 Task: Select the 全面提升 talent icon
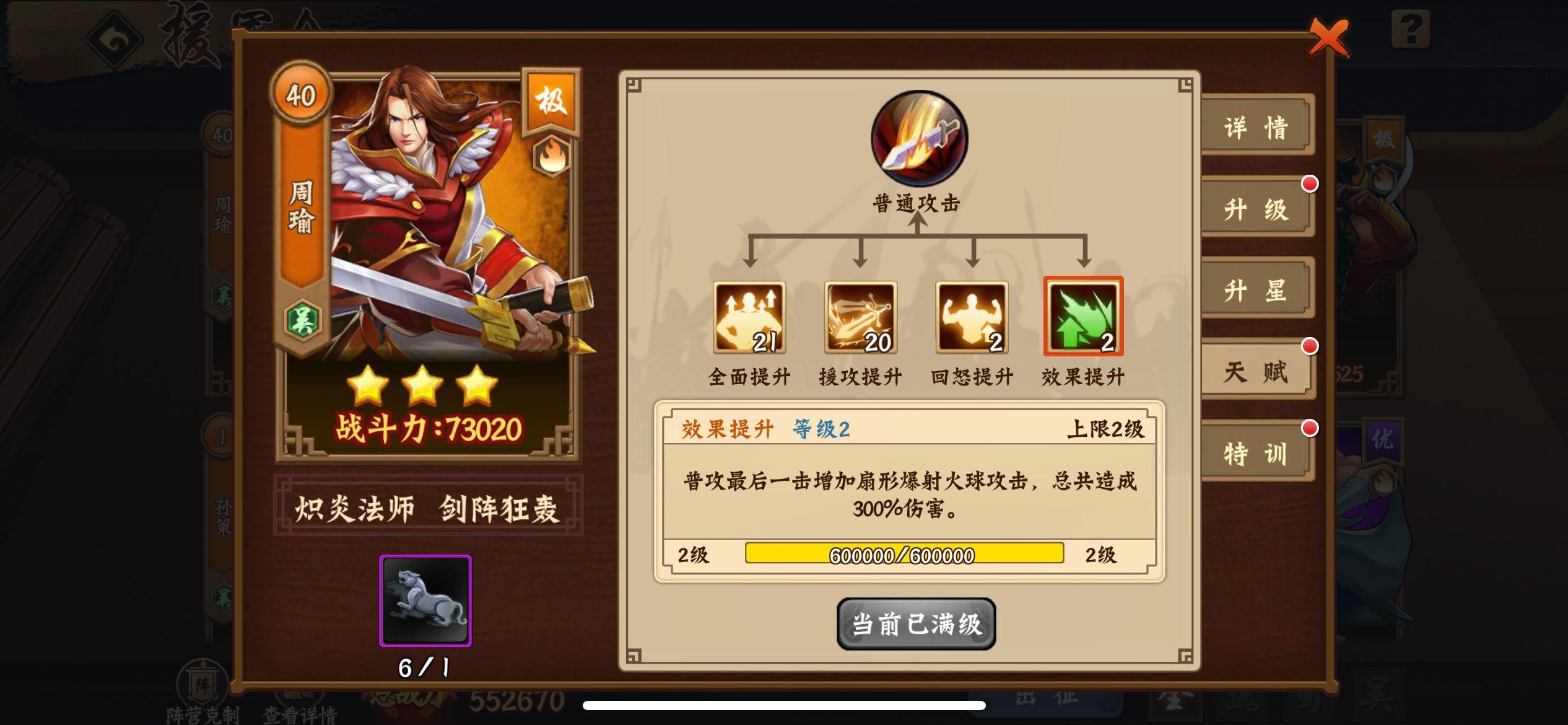point(749,320)
